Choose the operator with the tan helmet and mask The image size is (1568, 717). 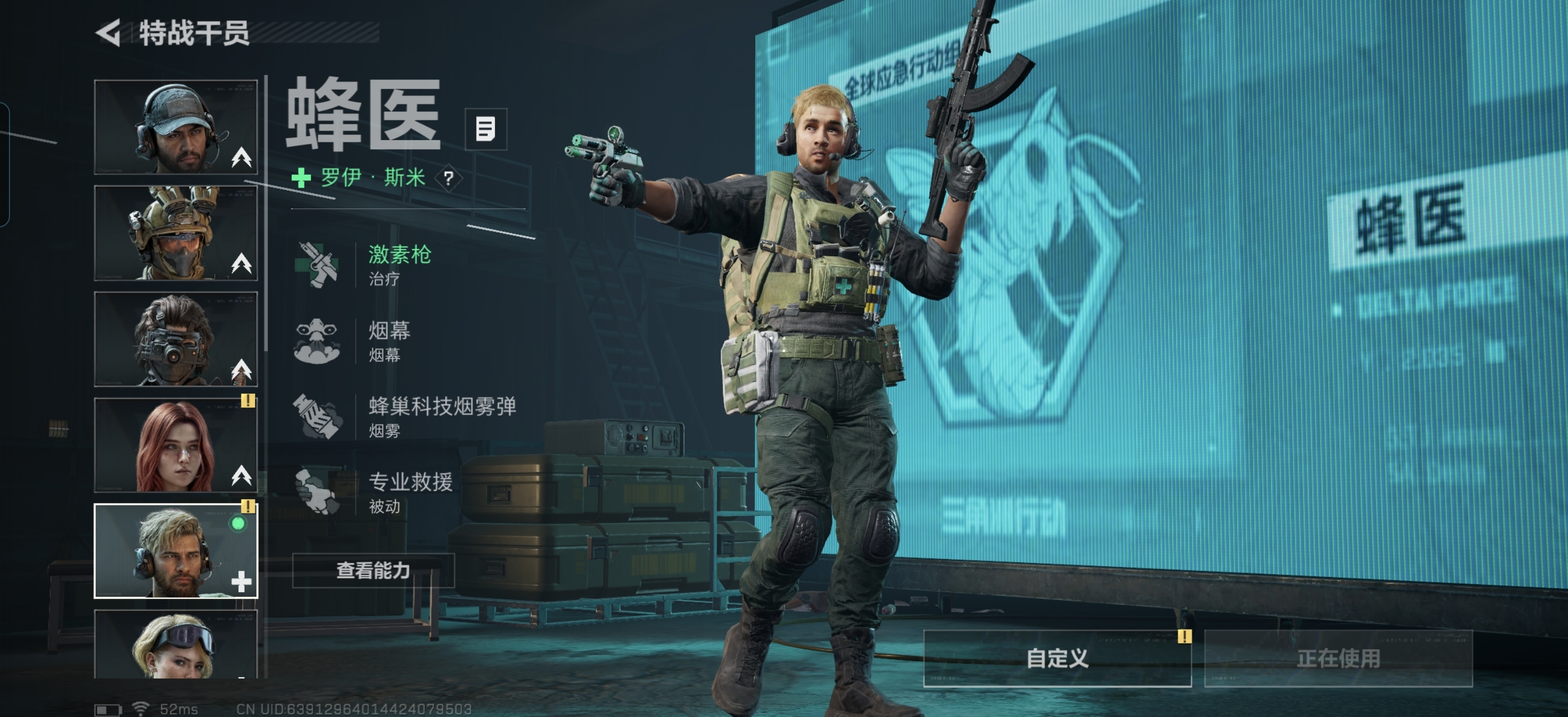click(x=176, y=233)
